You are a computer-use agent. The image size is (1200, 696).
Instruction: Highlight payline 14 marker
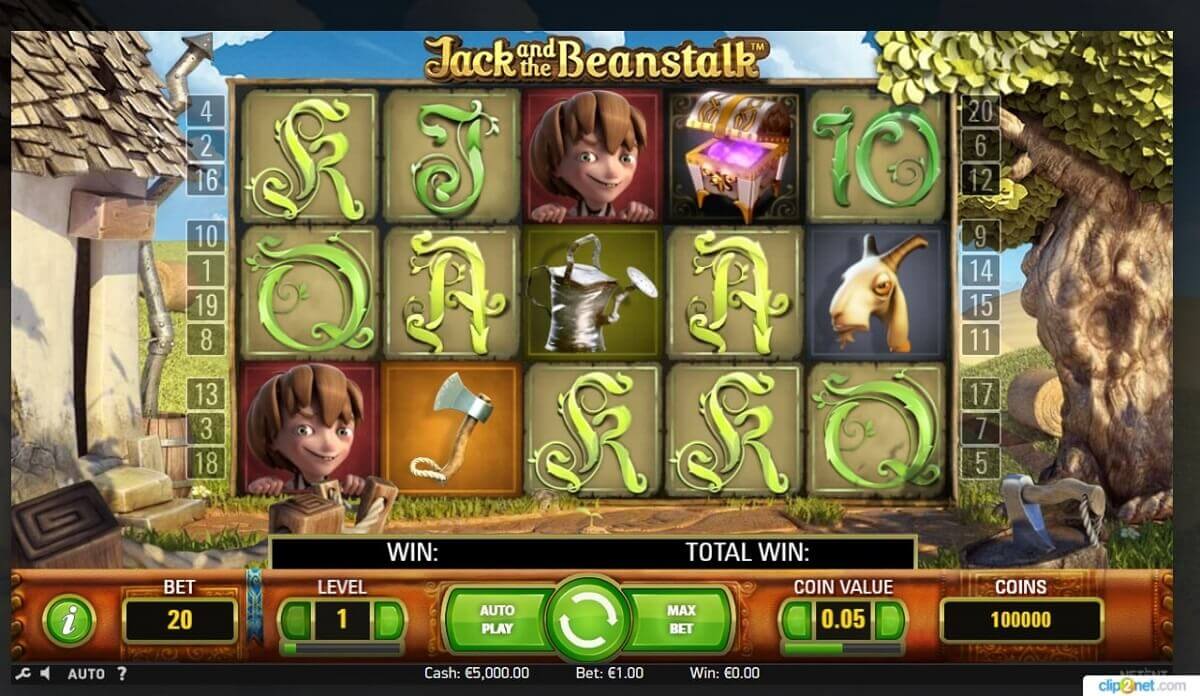click(980, 270)
